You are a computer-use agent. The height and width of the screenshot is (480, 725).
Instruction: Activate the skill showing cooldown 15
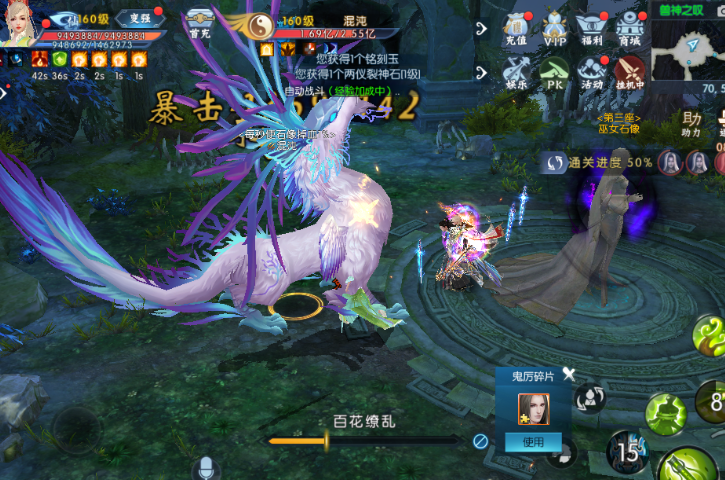(x=627, y=452)
